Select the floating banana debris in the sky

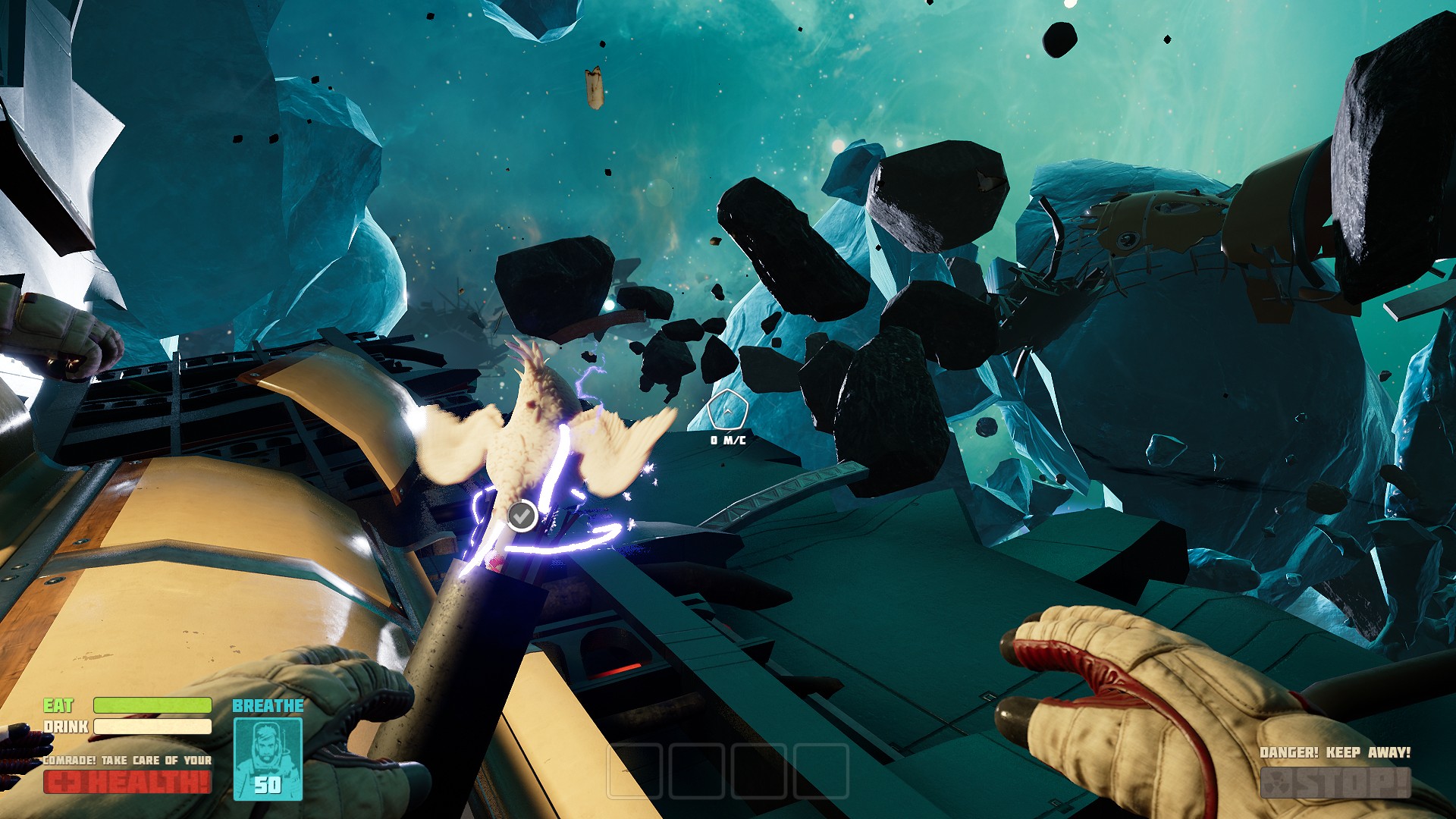coord(594,86)
